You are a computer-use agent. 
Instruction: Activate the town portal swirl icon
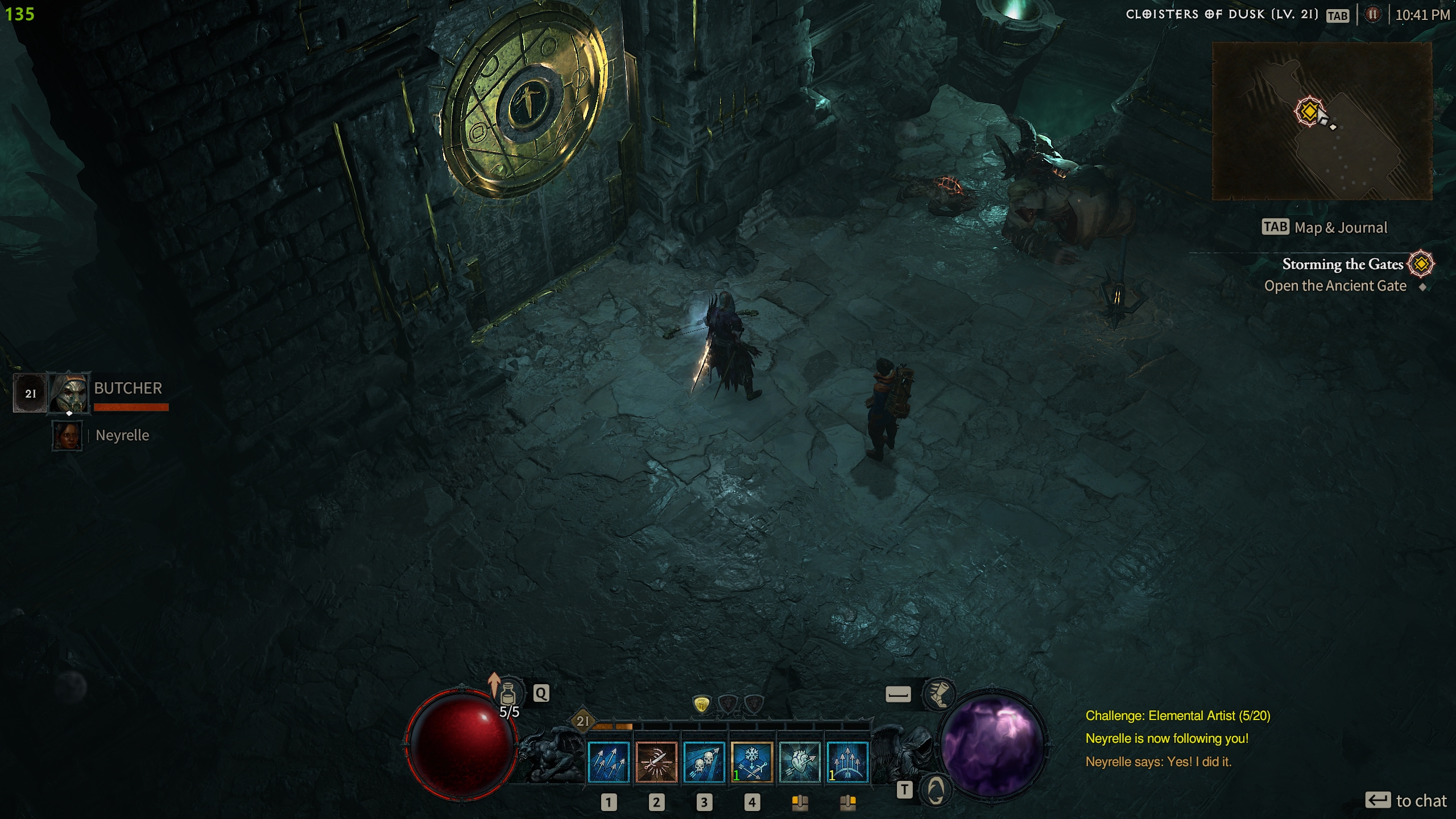936,789
